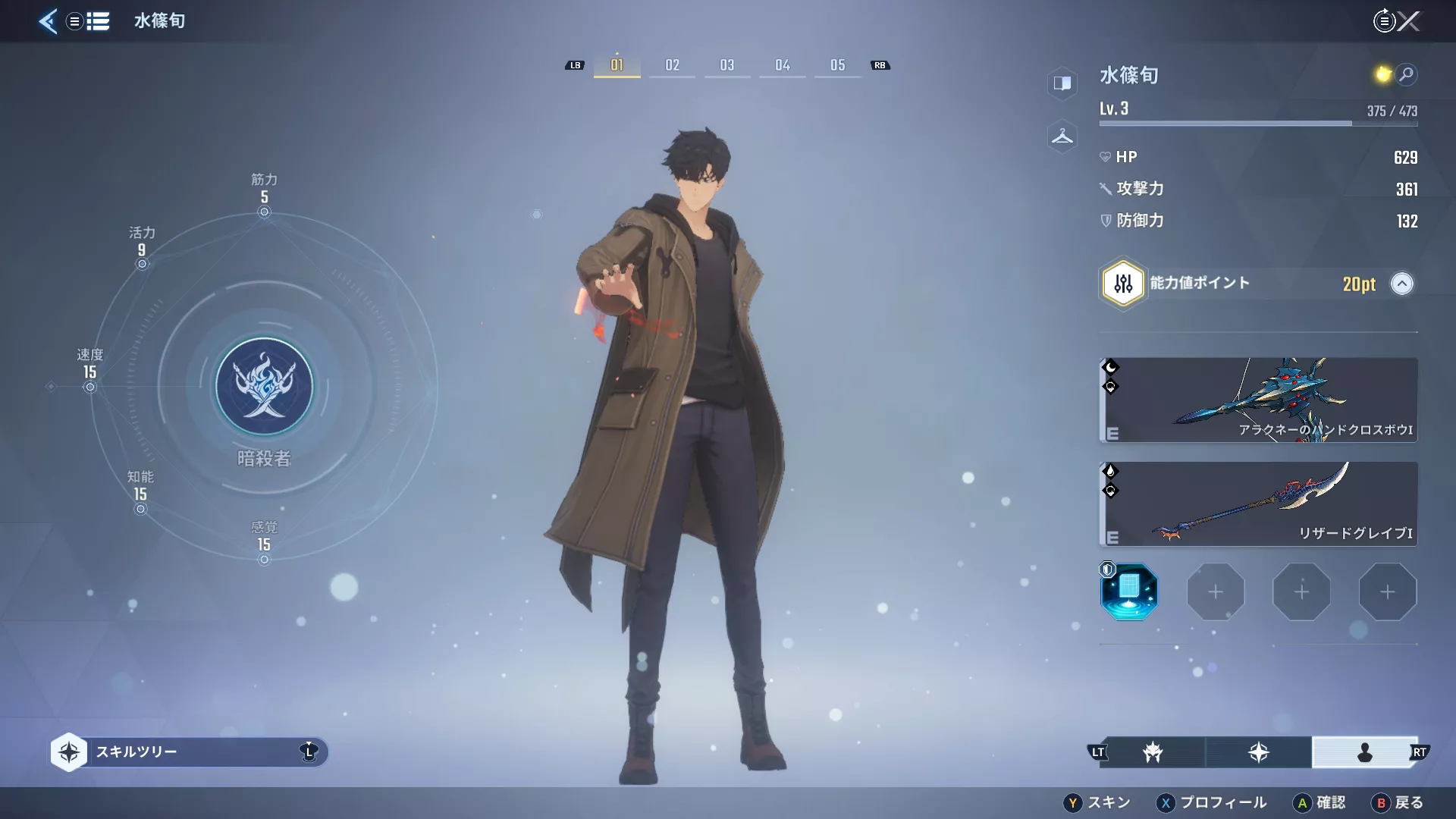Toggle the book panel icon
The height and width of the screenshot is (819, 1456).
coord(1062,83)
